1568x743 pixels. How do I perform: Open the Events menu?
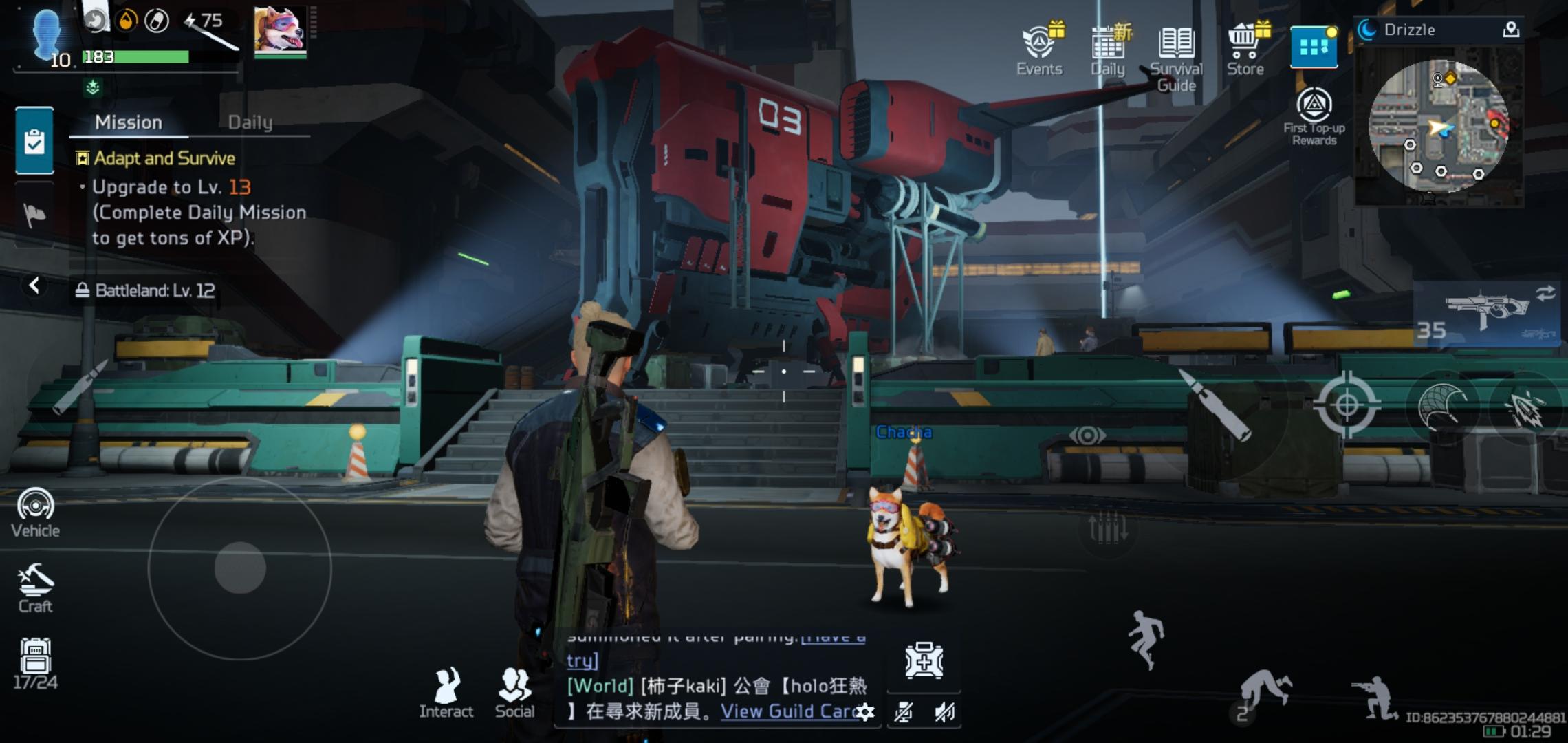pos(1039,49)
